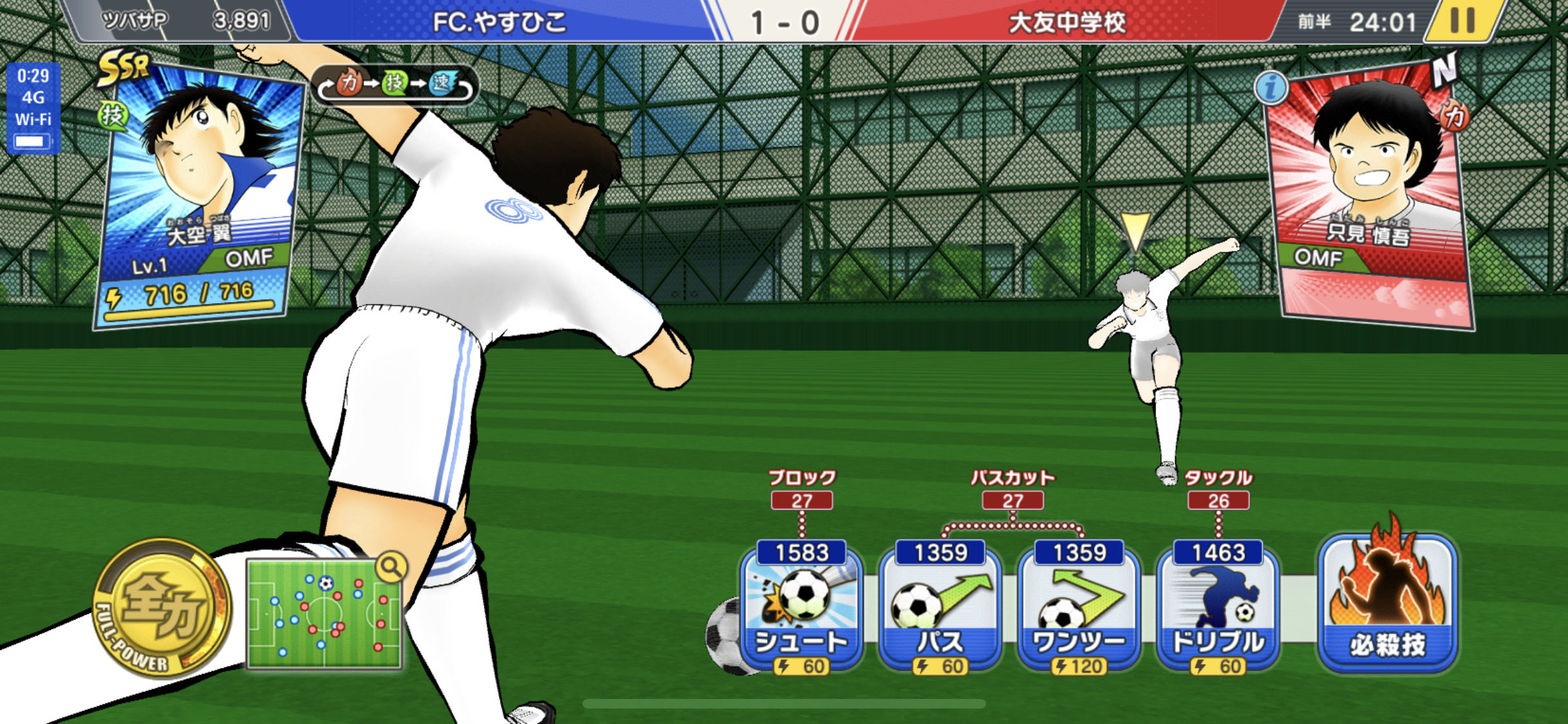Tap the 力→技→速 attribute cycle indicator
Viewport: 1568px width, 724px height.
[x=395, y=84]
